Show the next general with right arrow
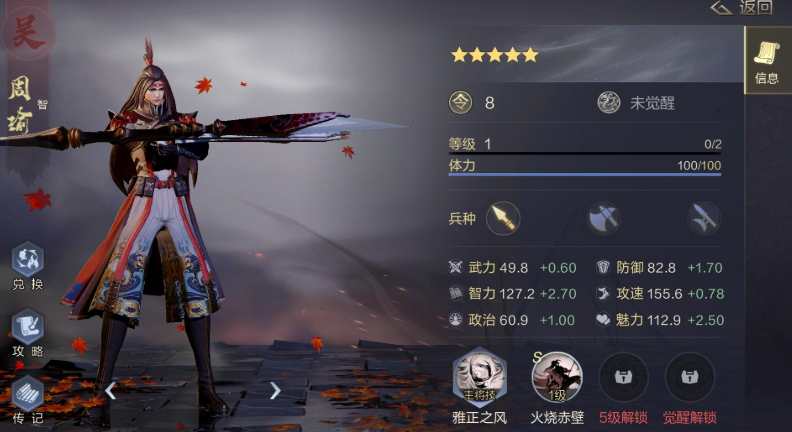Screen dimensions: 792x432 click(275, 390)
